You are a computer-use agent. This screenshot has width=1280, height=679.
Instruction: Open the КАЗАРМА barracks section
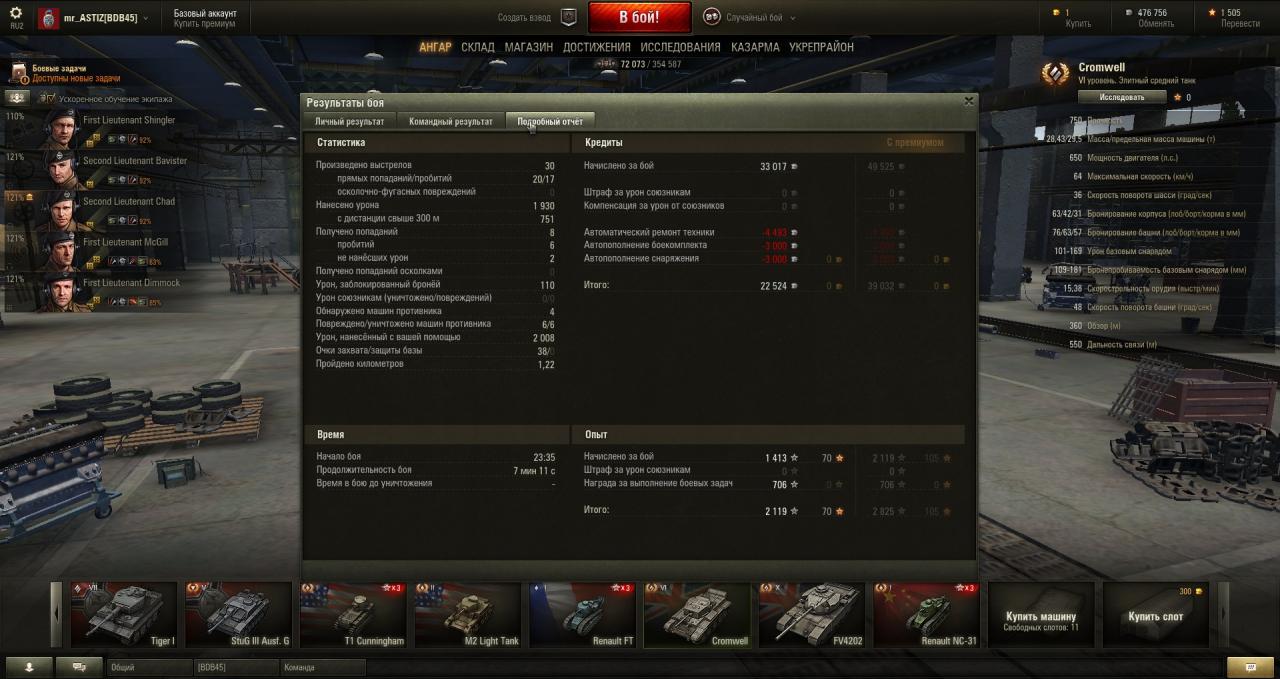click(755, 47)
